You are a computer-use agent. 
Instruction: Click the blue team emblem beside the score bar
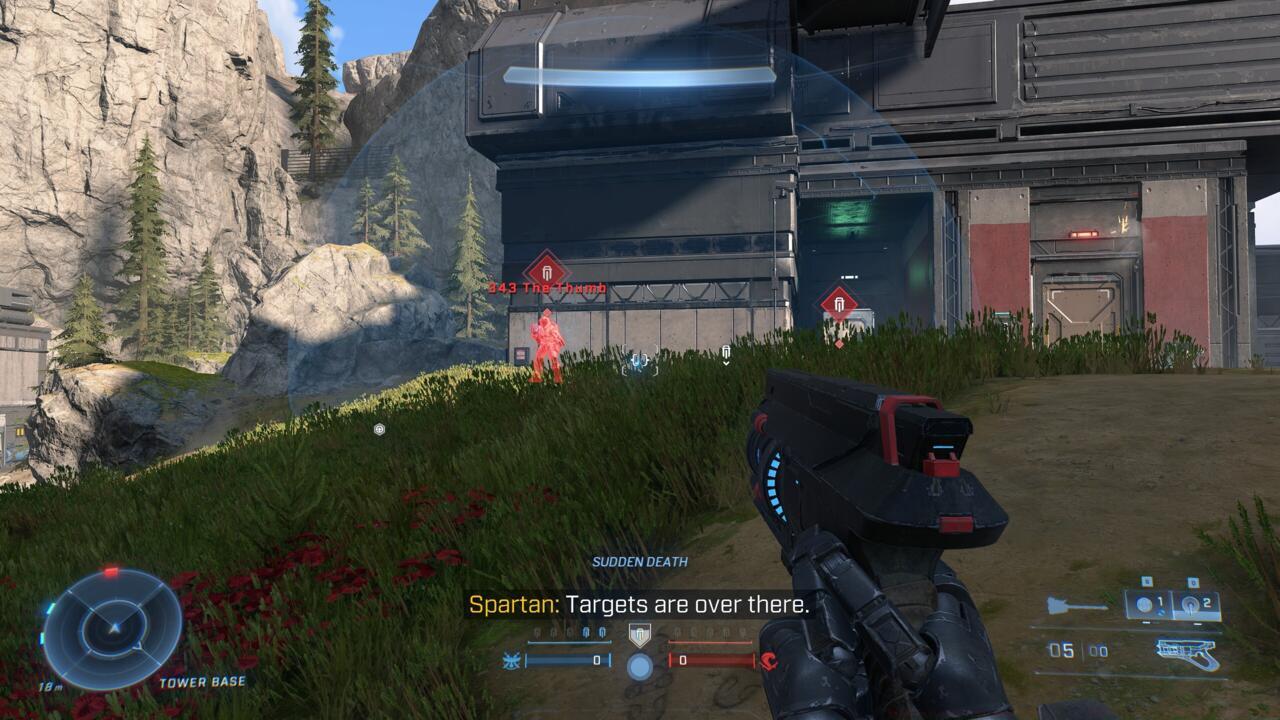click(510, 661)
